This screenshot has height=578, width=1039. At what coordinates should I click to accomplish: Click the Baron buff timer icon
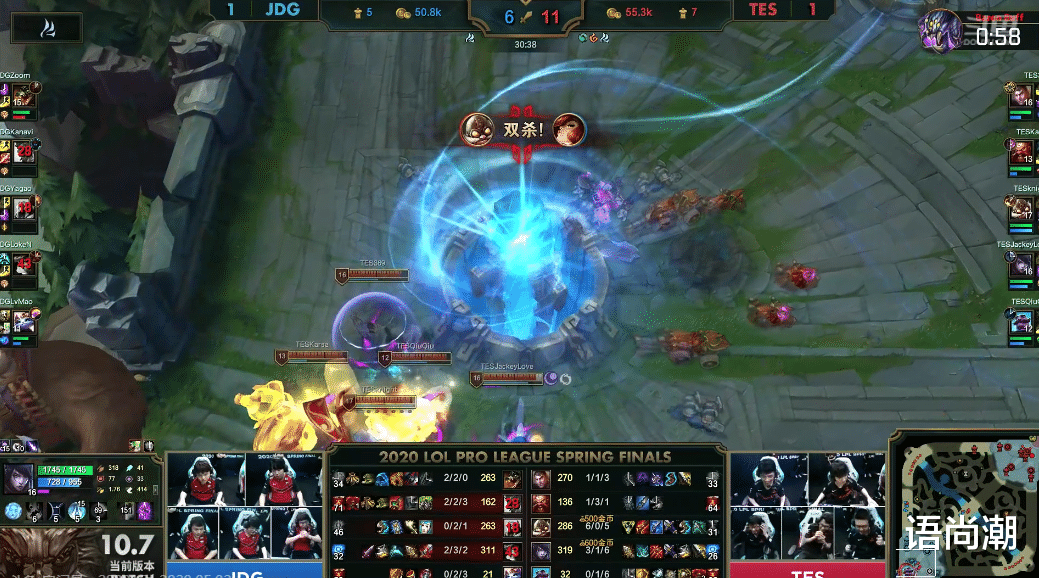(940, 30)
